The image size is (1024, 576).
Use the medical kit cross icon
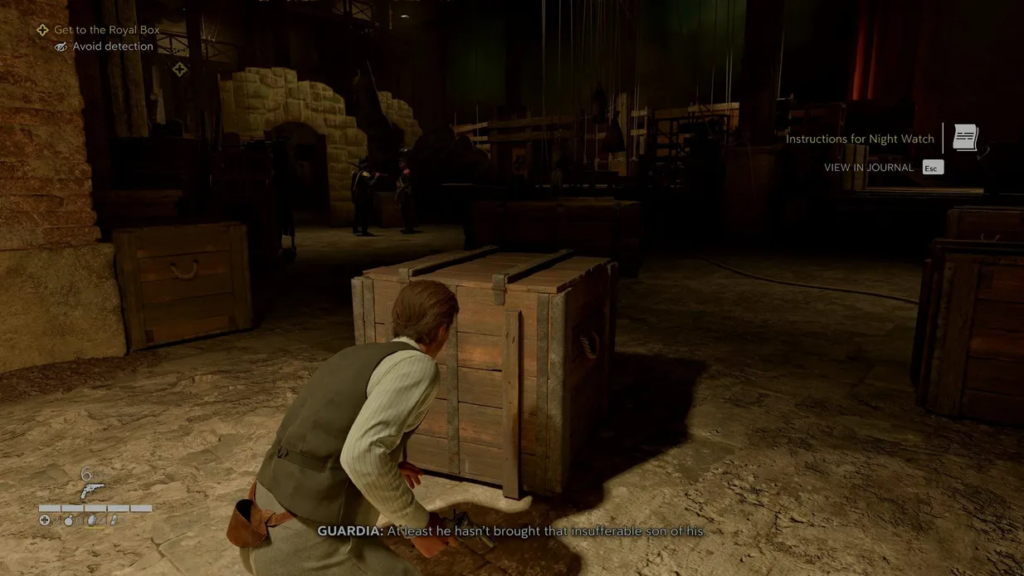click(x=45, y=520)
